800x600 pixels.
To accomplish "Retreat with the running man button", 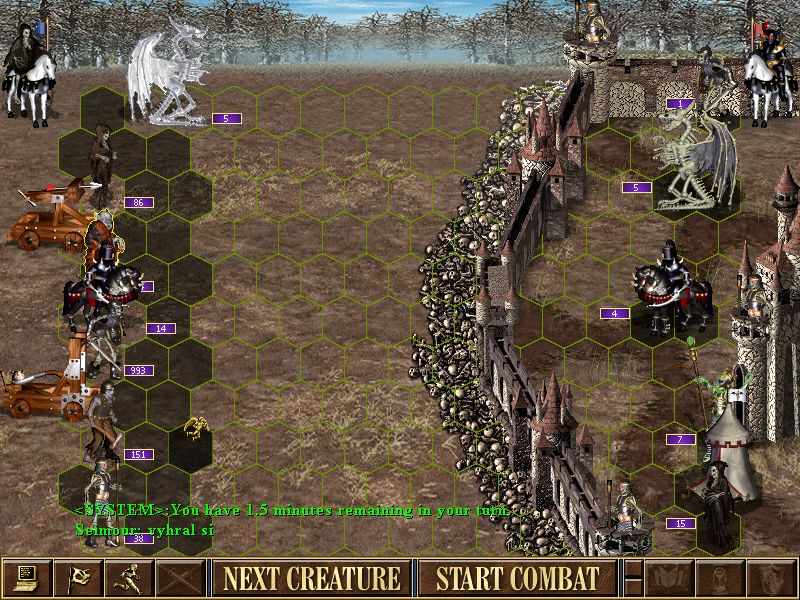I will [129, 578].
